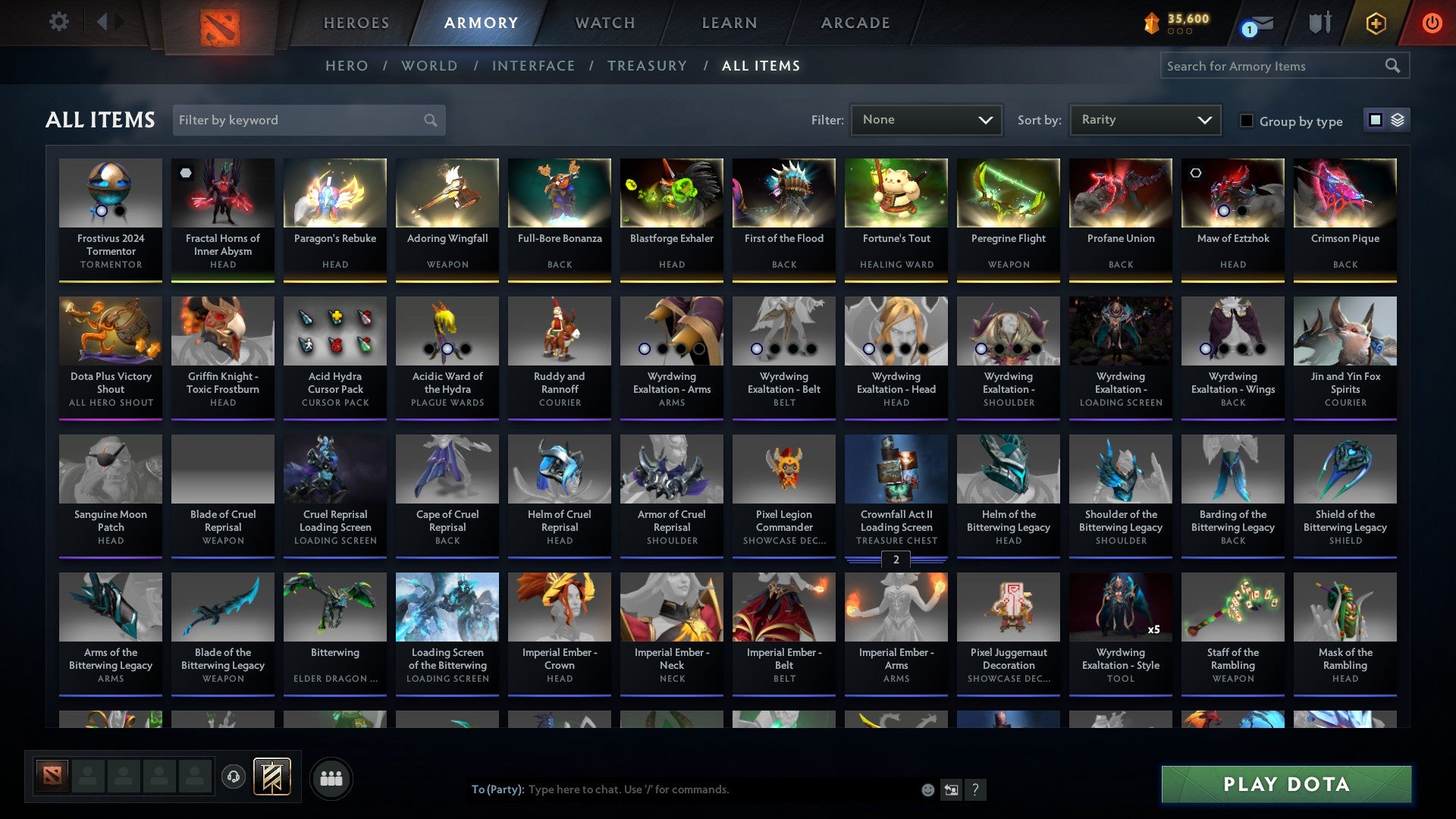Open the TREASURY breadcrumb section
The height and width of the screenshot is (819, 1456).
(x=648, y=66)
